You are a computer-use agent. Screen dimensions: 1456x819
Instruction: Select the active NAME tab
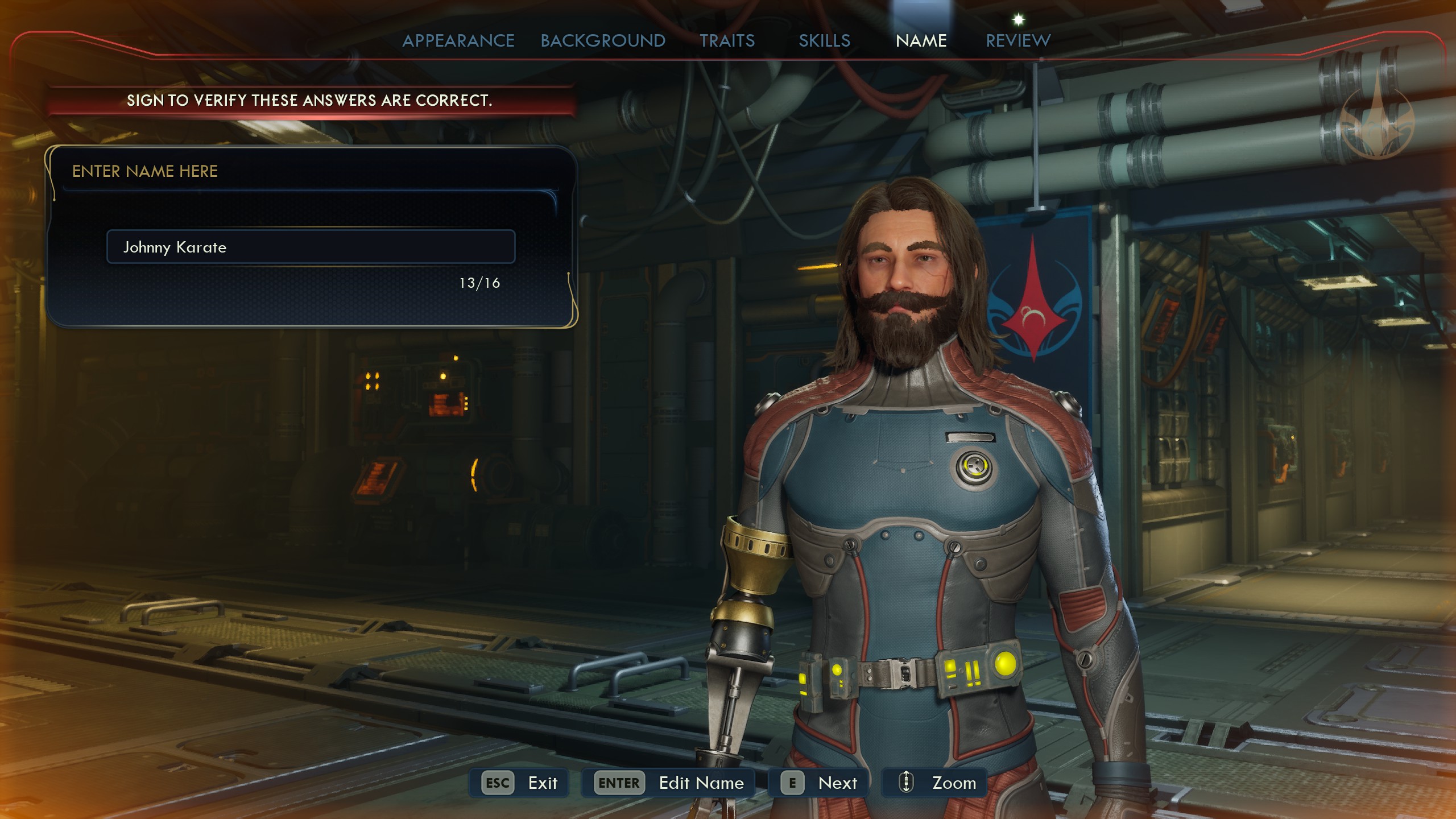[921, 40]
